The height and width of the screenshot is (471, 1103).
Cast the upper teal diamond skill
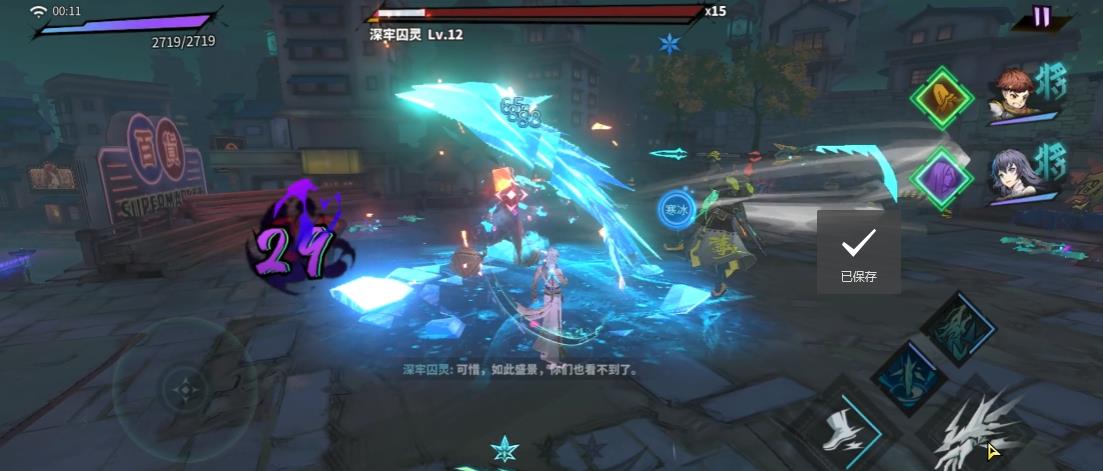[x=959, y=327]
